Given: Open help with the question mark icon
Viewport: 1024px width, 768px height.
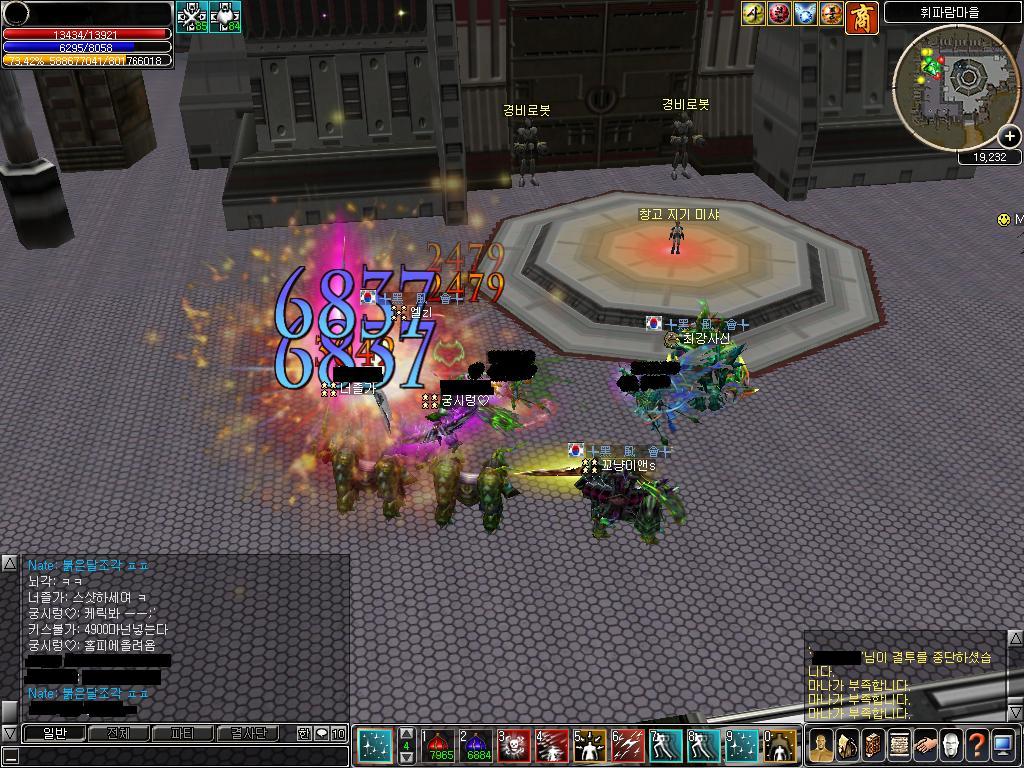Looking at the screenshot, I should 977,745.
